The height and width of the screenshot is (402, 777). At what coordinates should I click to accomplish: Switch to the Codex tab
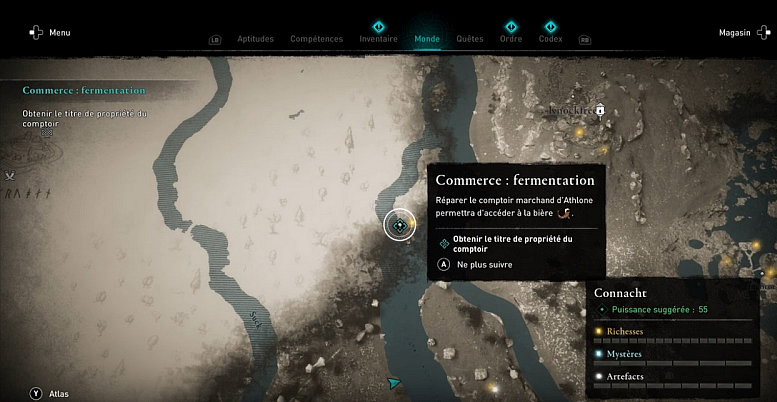[550, 39]
